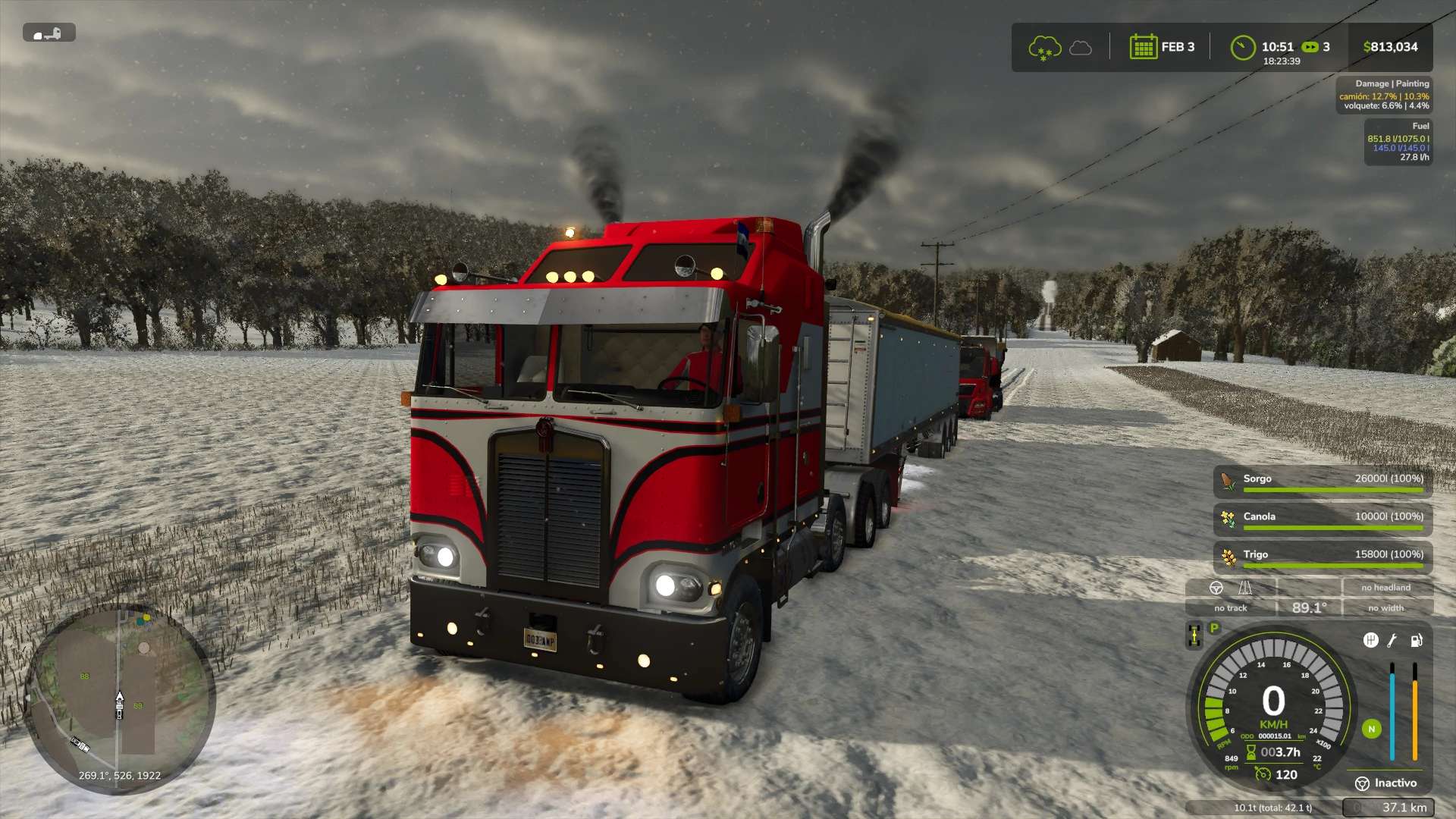
Task: Click the trailer icon in top-left corner
Action: click(49, 33)
